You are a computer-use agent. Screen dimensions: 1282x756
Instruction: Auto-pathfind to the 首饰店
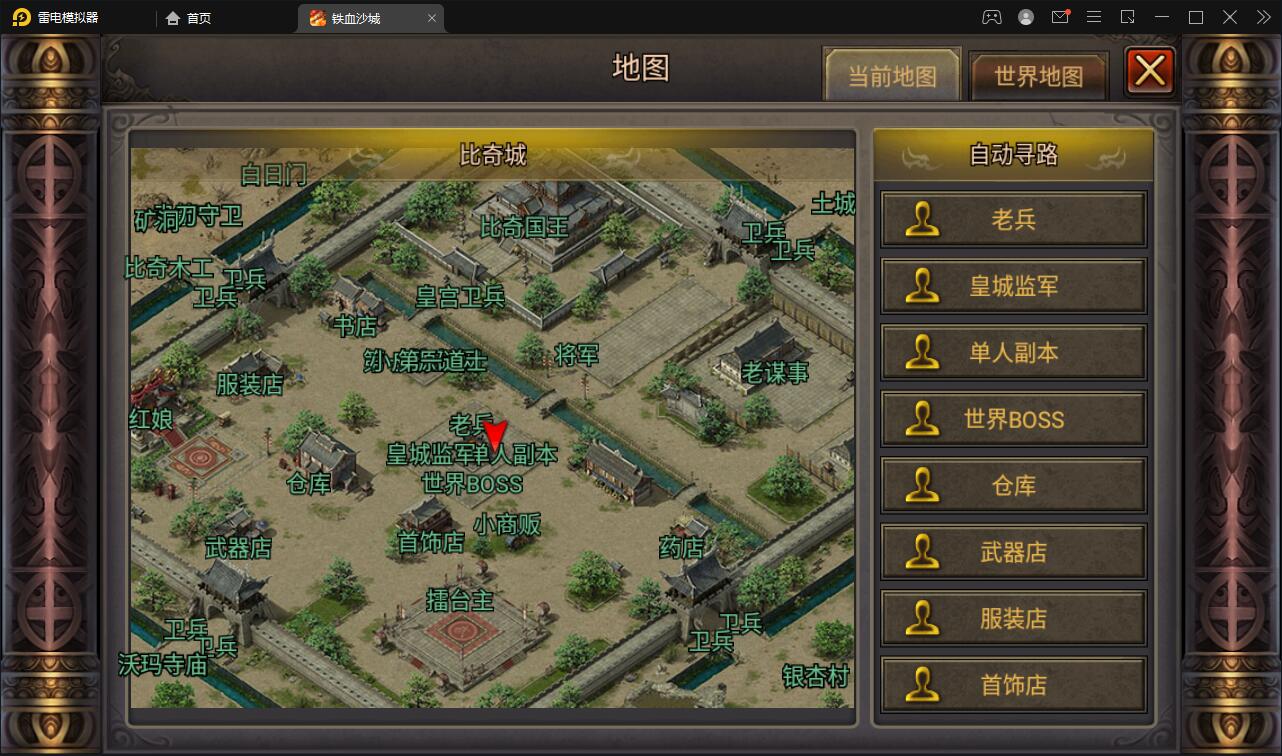click(x=1013, y=685)
